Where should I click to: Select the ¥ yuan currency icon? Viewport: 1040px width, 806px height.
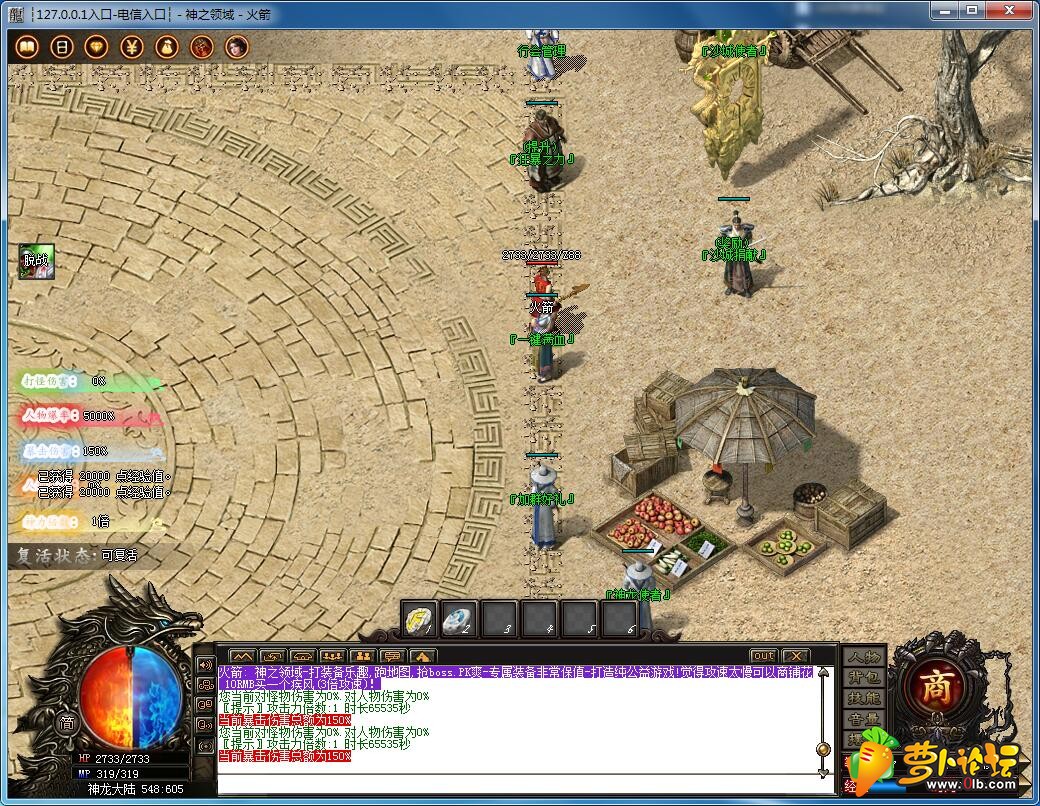tap(132, 47)
